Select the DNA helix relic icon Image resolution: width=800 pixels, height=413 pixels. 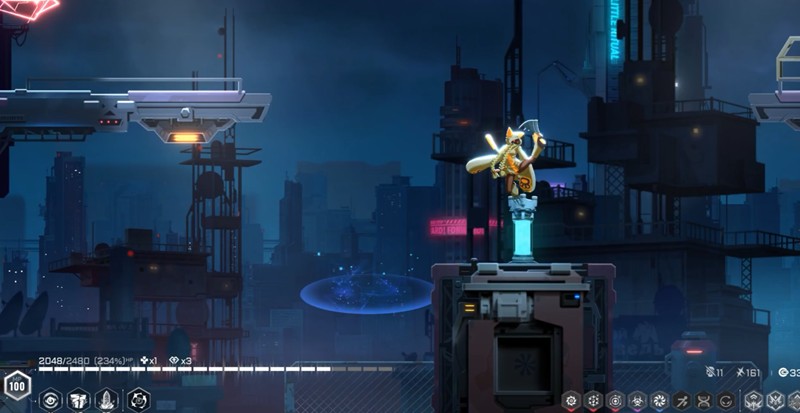(704, 400)
